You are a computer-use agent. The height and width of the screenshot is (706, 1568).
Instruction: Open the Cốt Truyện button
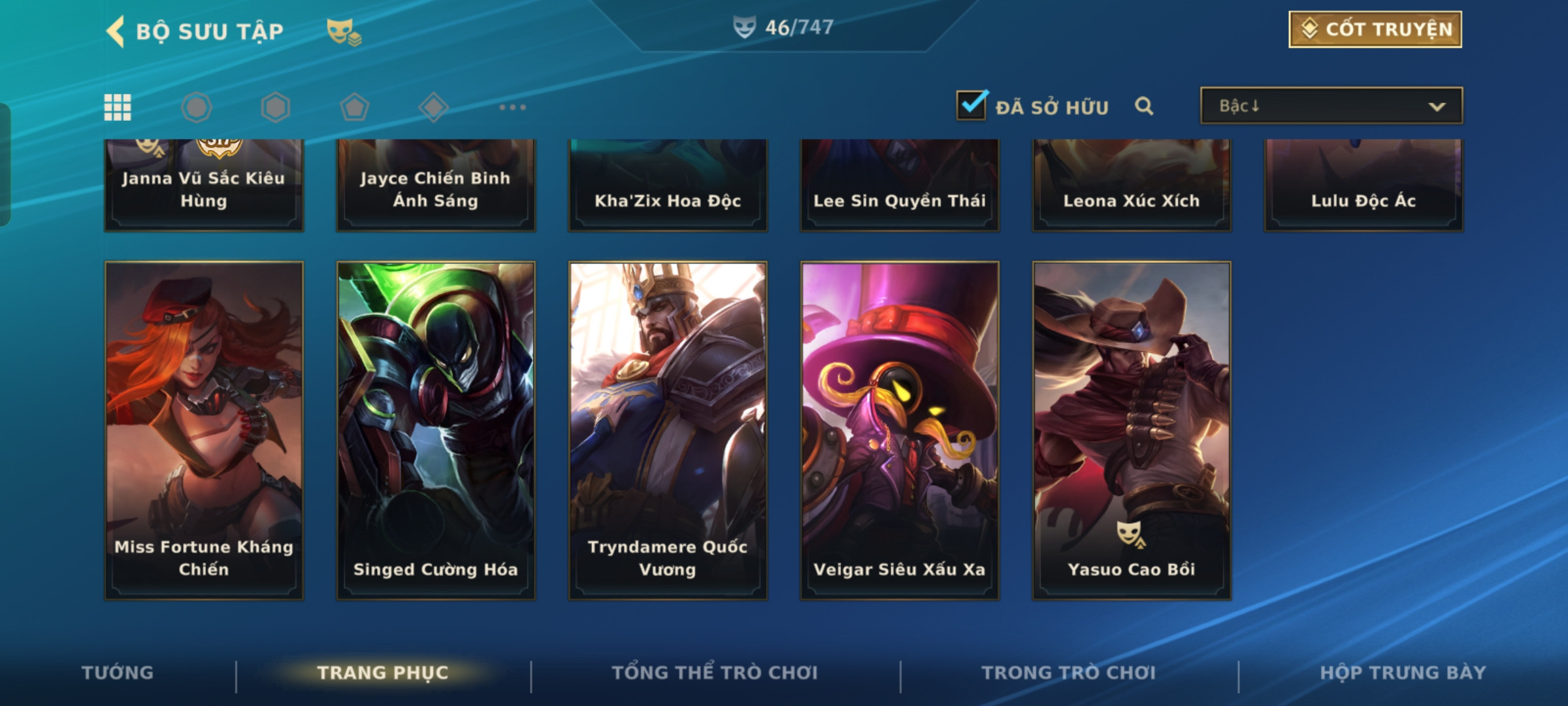[x=1375, y=29]
